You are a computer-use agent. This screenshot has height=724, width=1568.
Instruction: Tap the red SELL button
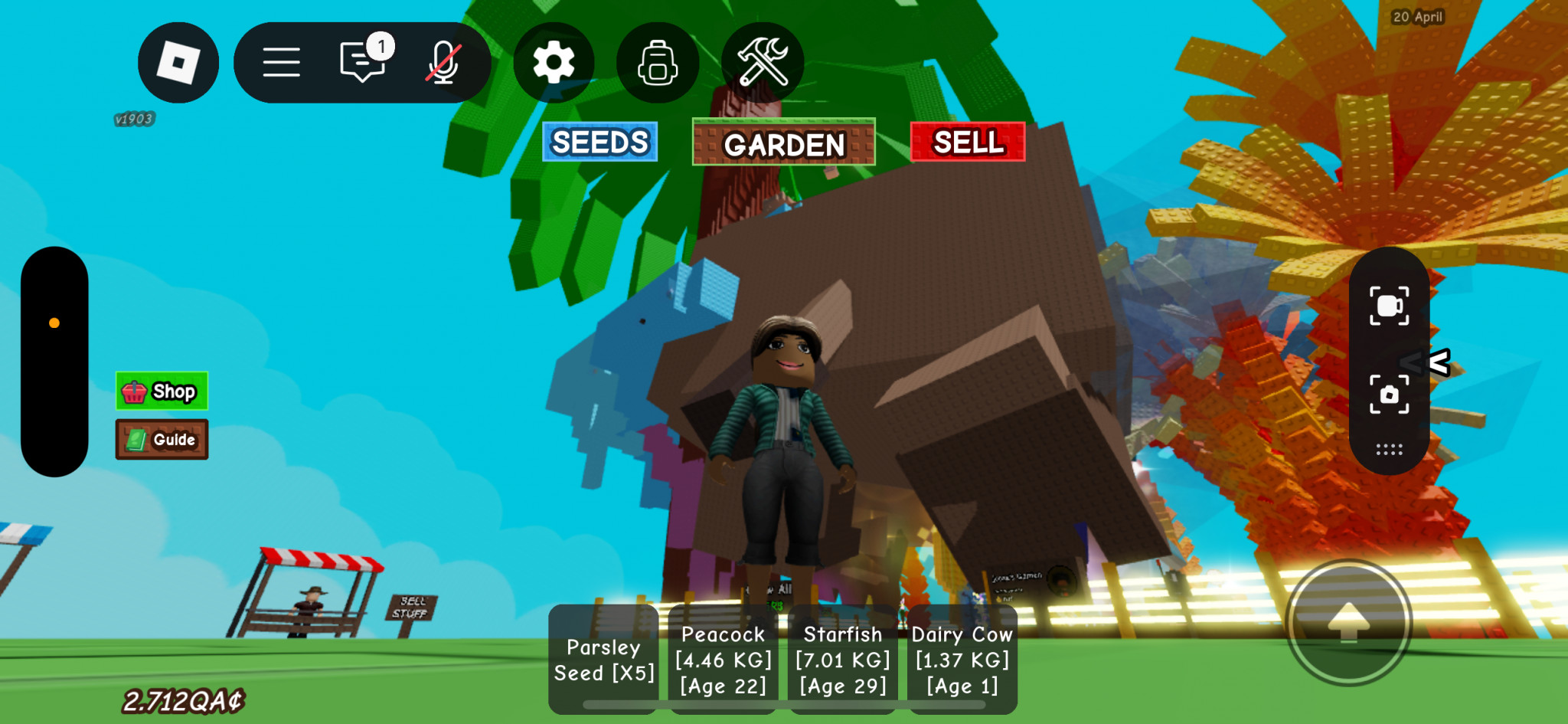point(968,142)
